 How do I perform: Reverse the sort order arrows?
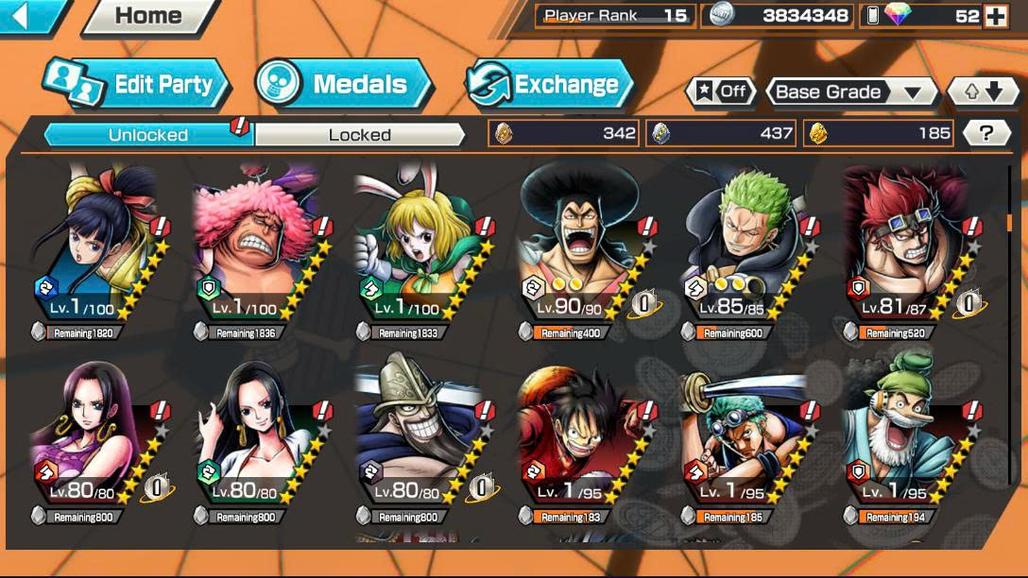(983, 92)
